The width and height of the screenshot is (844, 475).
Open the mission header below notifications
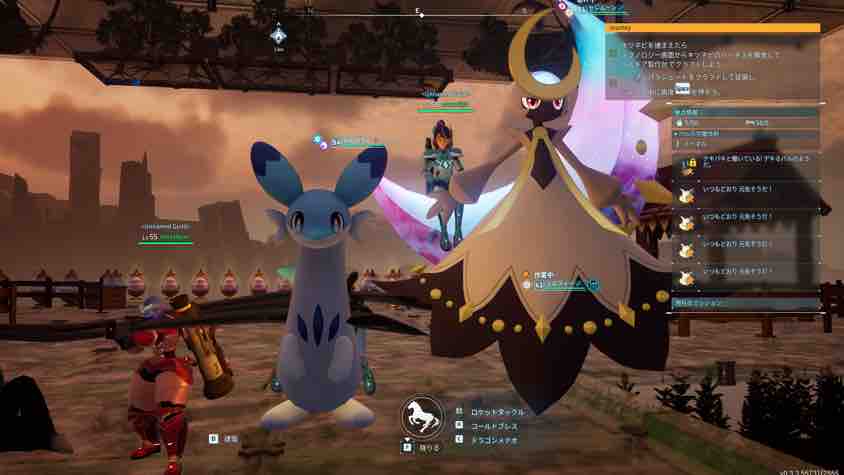pos(747,301)
